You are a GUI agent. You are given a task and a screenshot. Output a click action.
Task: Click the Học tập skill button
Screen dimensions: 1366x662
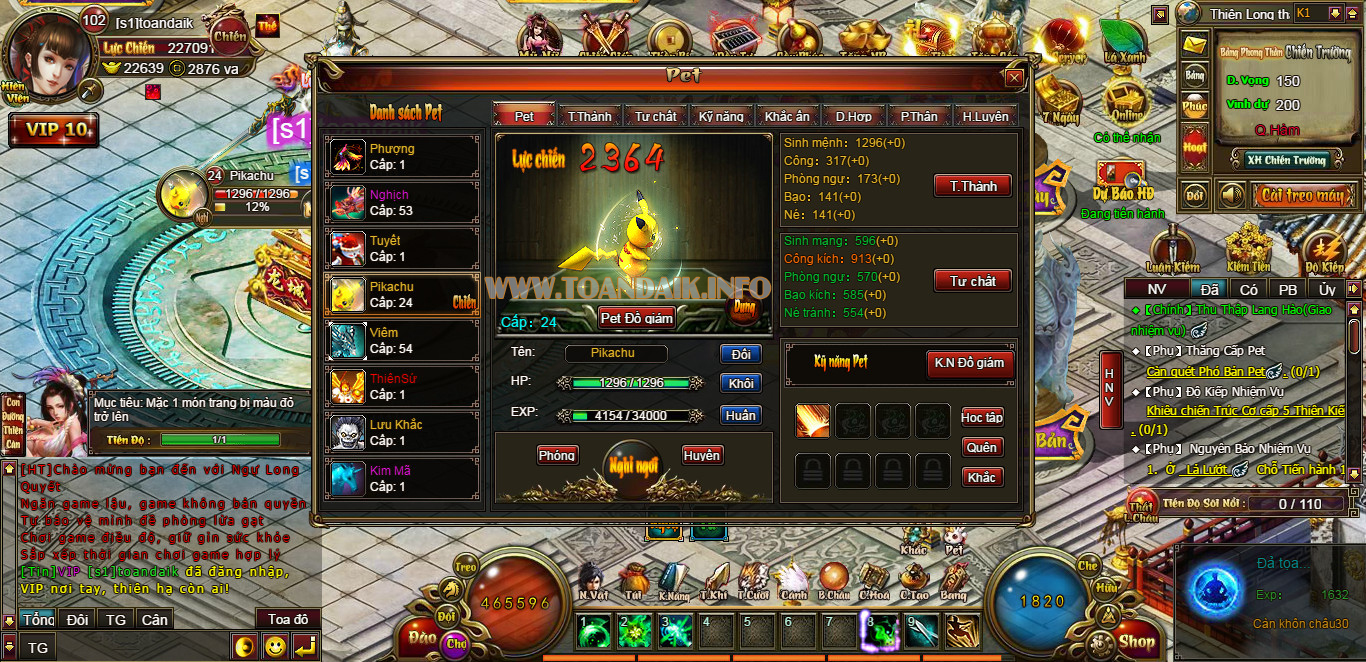point(981,417)
